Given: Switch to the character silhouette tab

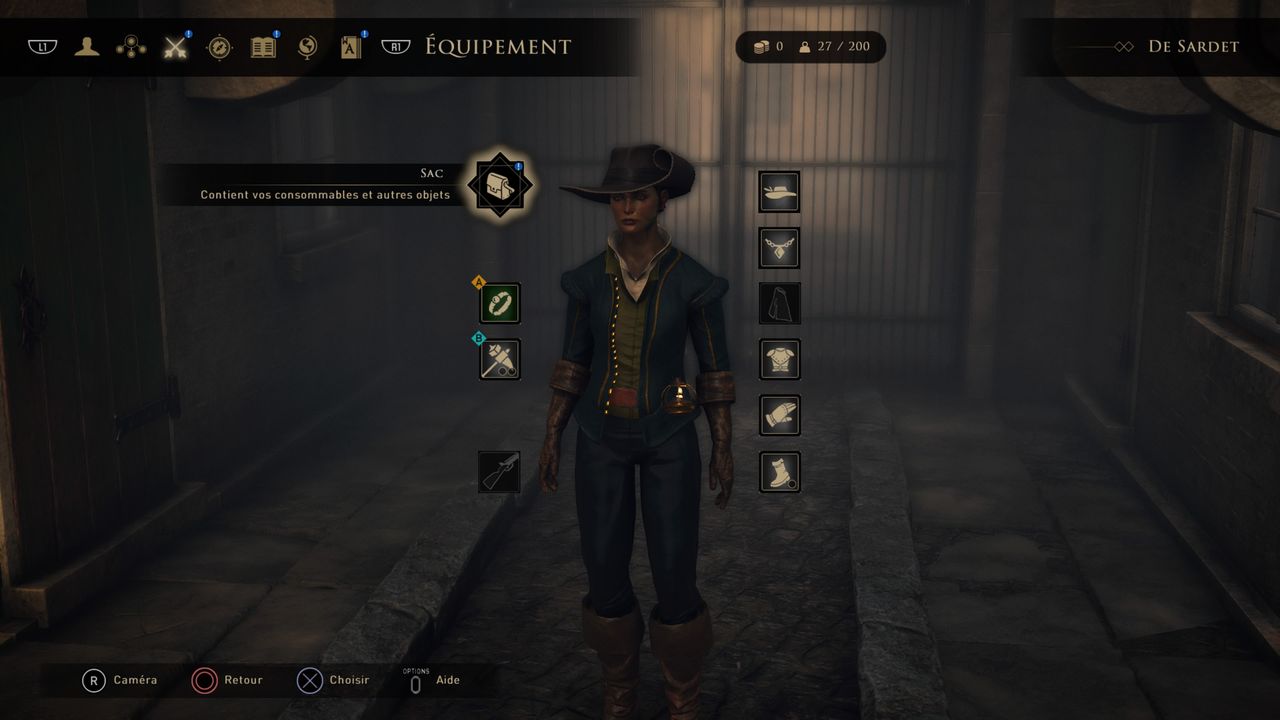Looking at the screenshot, I should [87, 47].
